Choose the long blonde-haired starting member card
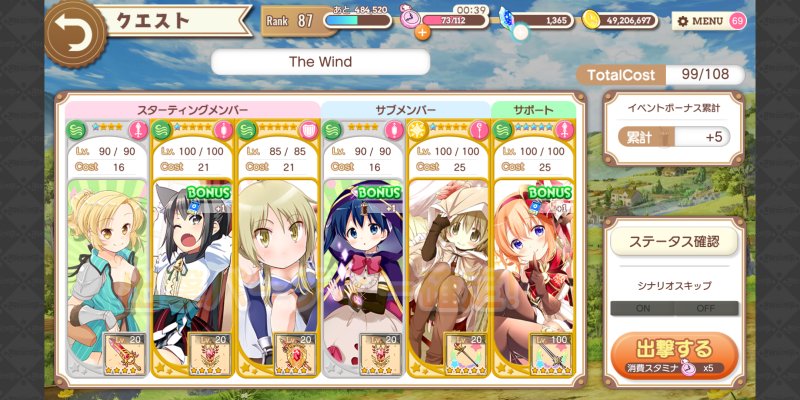Image resolution: width=800 pixels, height=400 pixels. pos(277,260)
